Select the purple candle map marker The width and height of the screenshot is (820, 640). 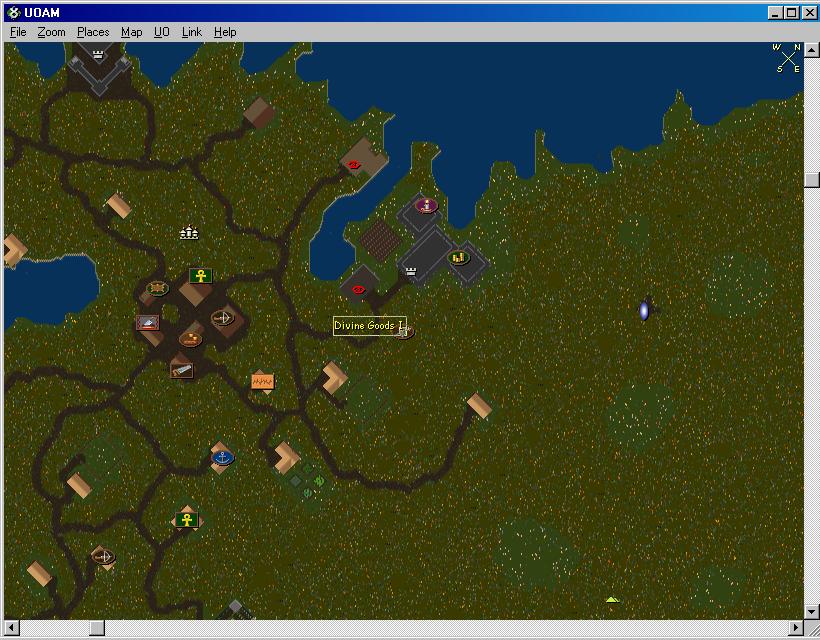(427, 206)
